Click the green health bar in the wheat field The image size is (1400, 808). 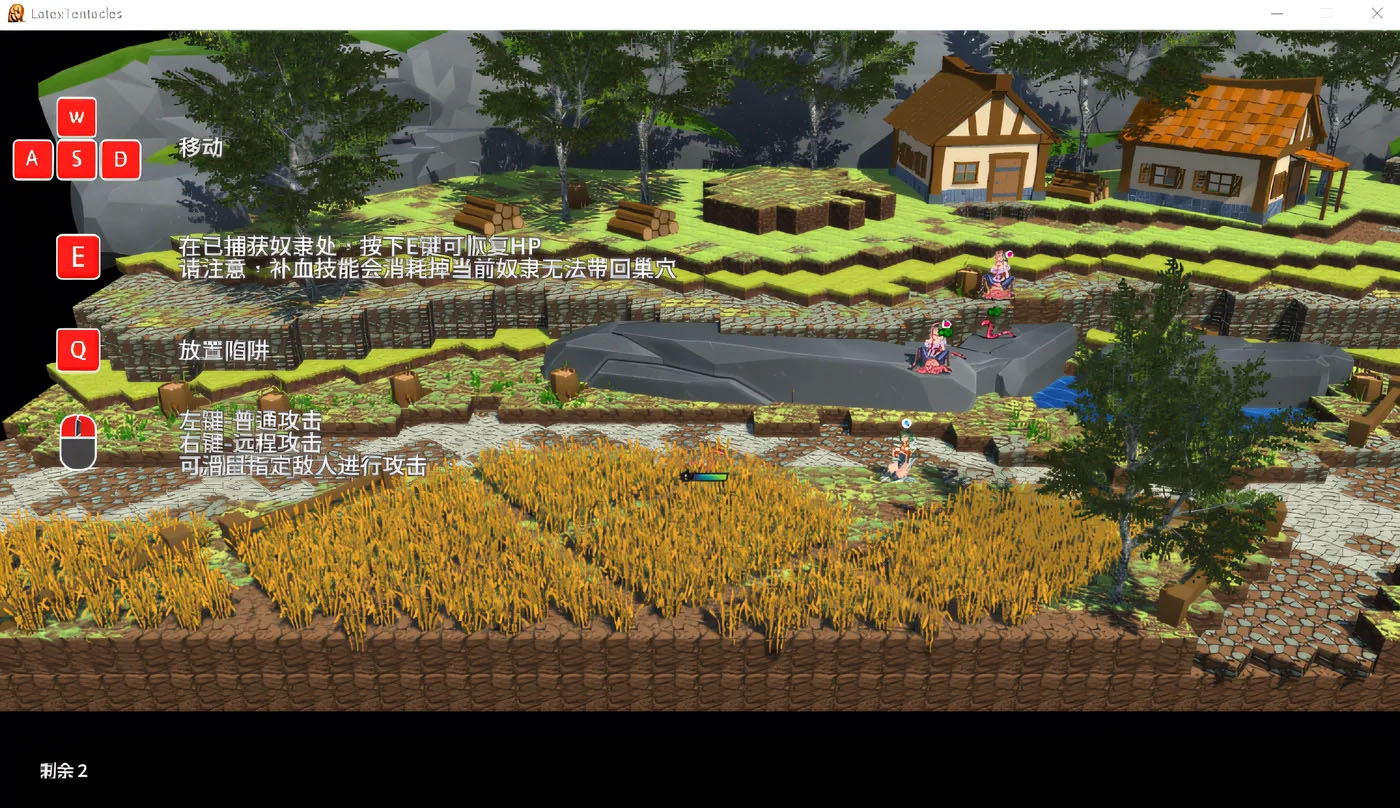point(705,477)
